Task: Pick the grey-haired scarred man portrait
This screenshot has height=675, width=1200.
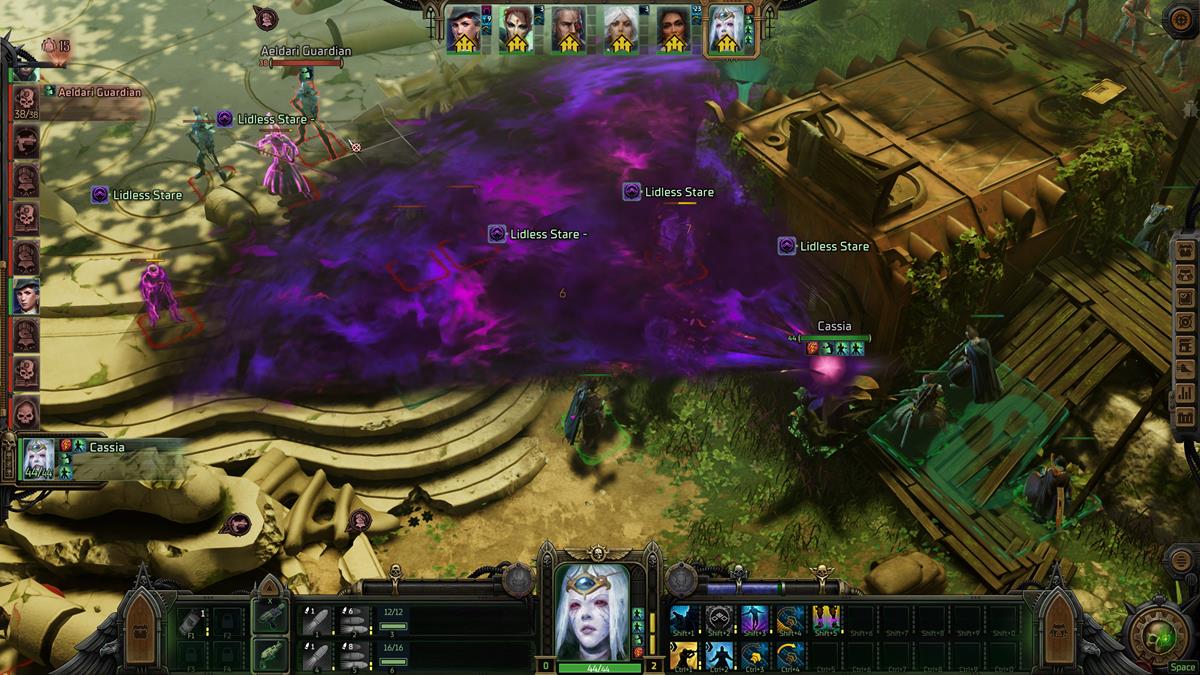Action: point(569,32)
